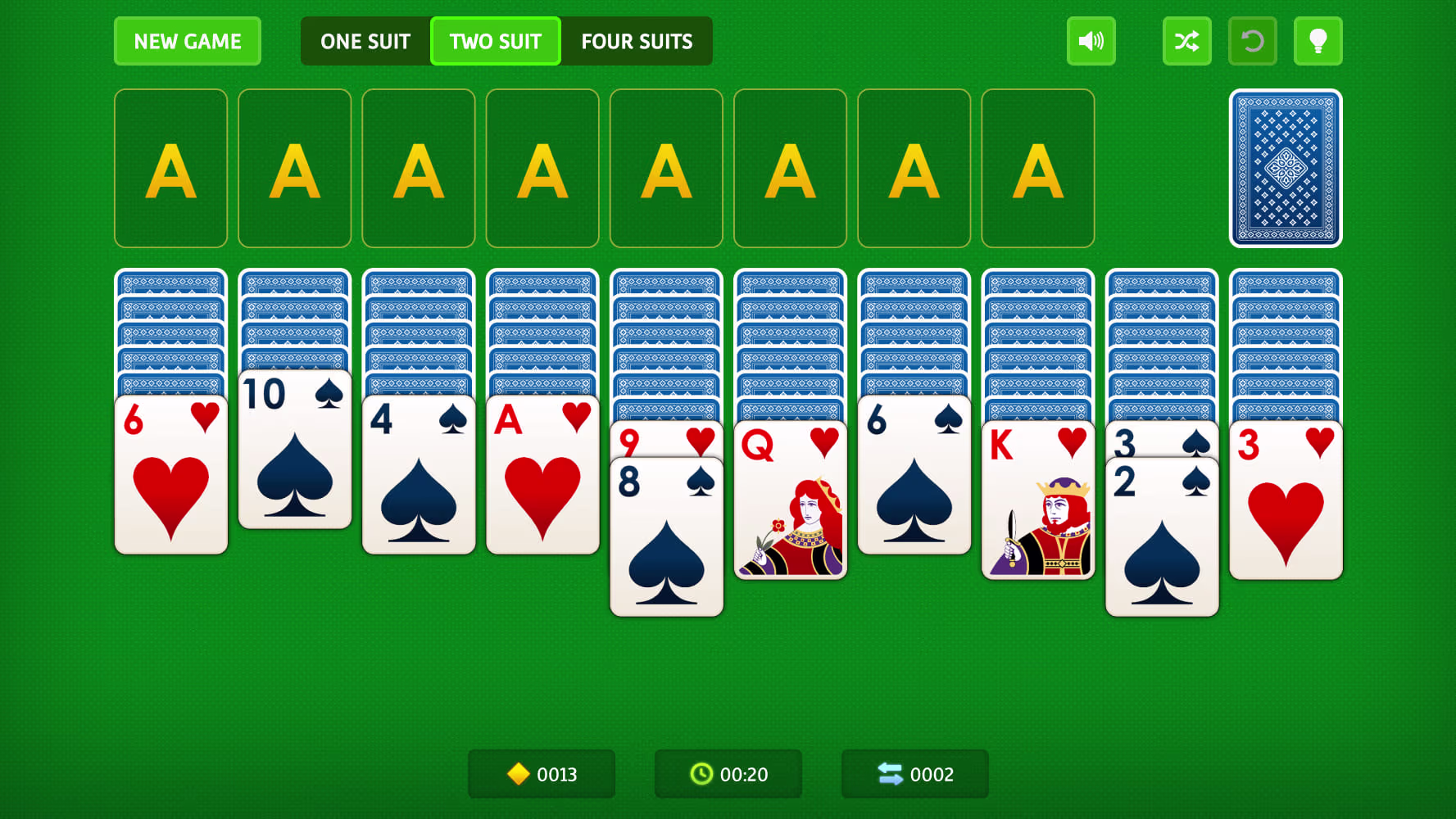Mute the game sound

1091,41
